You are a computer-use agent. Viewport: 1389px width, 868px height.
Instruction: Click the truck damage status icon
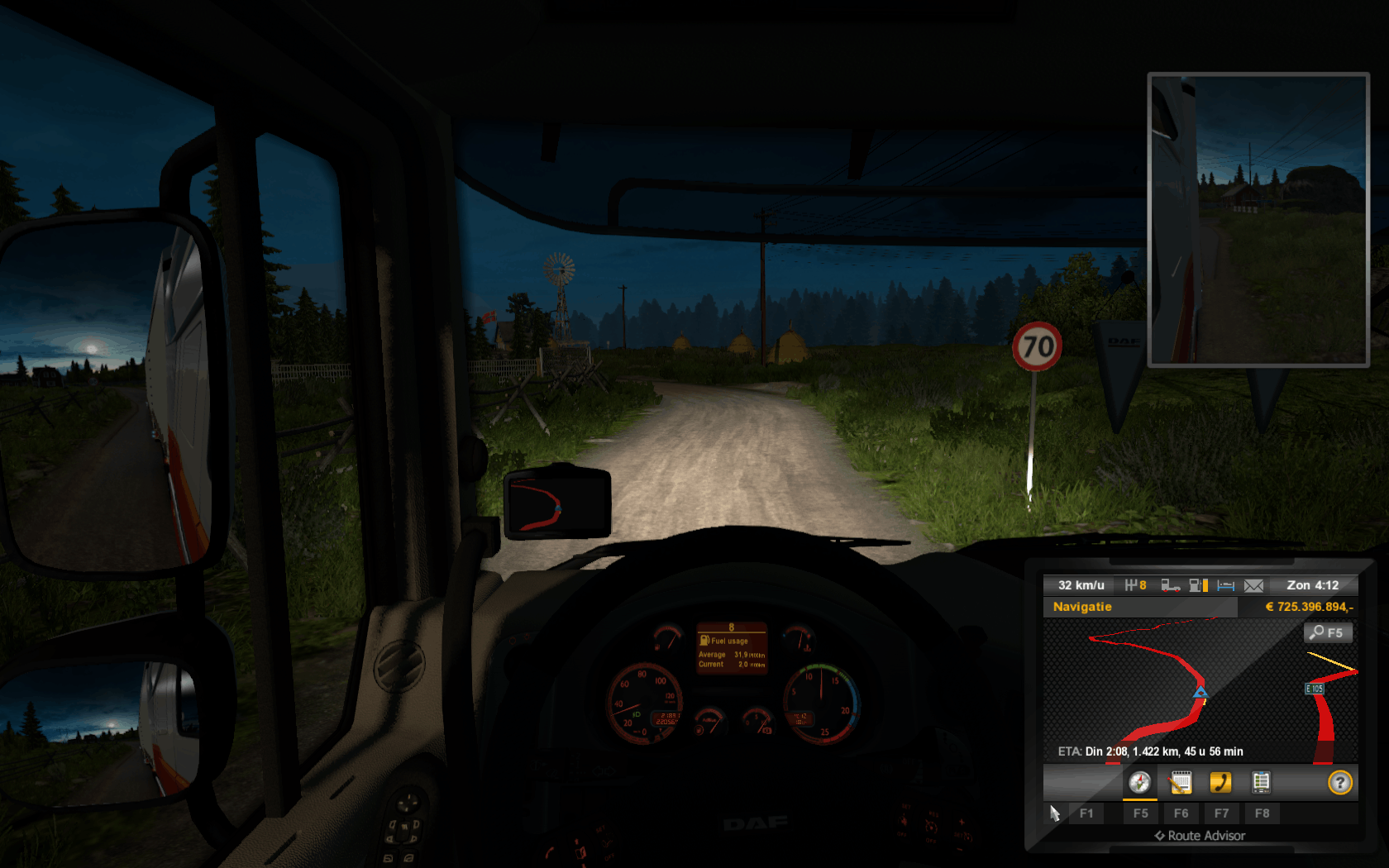pyautogui.click(x=1170, y=585)
